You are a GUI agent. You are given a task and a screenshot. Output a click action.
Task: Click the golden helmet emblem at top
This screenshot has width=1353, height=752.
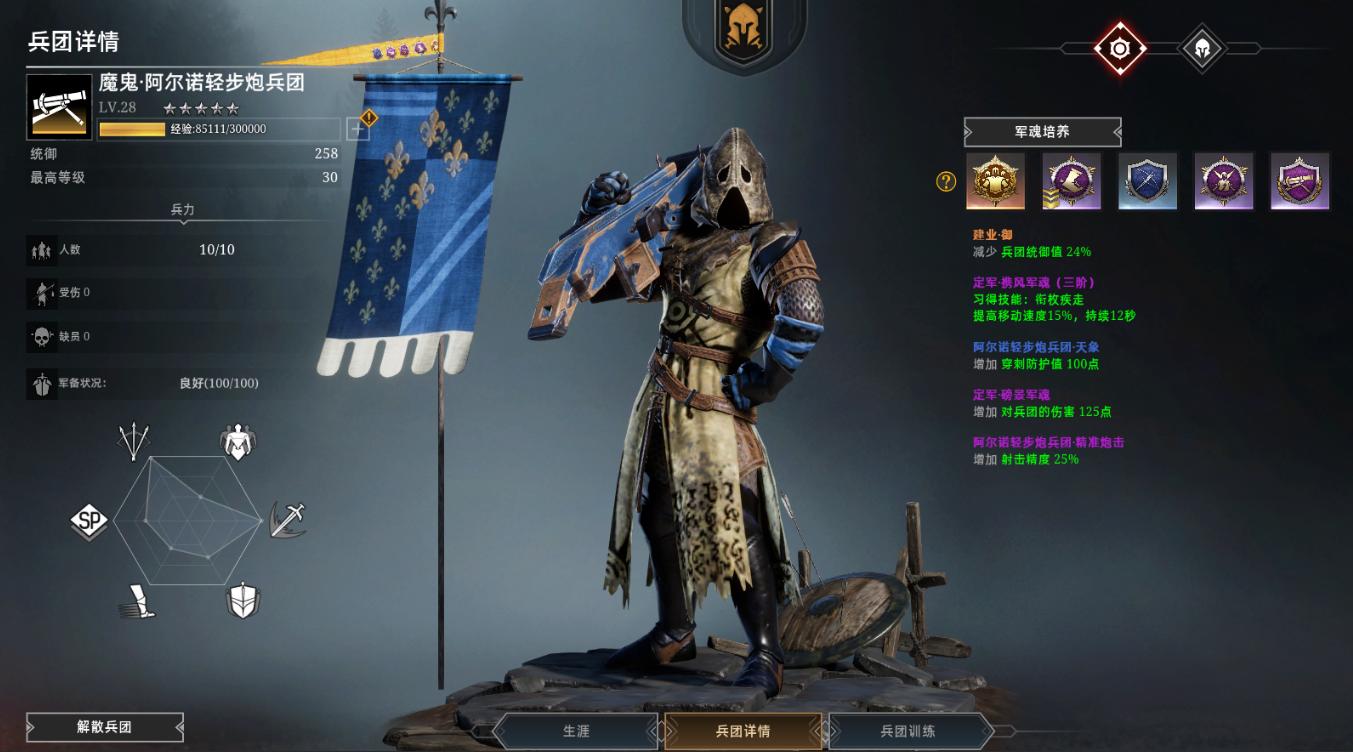[743, 32]
